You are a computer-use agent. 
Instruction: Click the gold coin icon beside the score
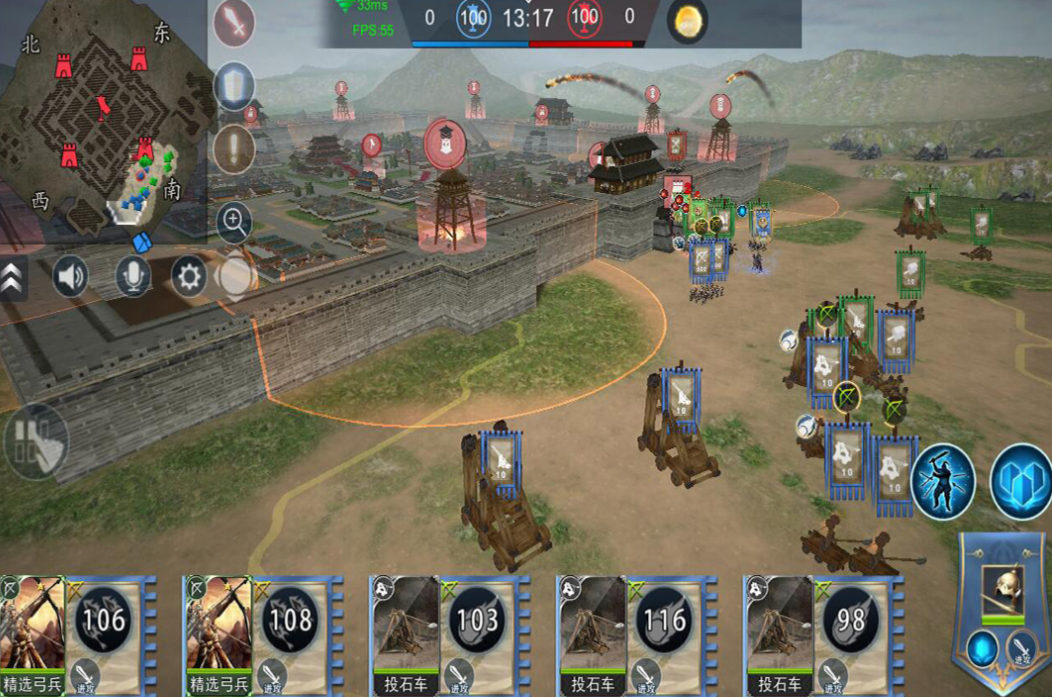pyautogui.click(x=688, y=22)
